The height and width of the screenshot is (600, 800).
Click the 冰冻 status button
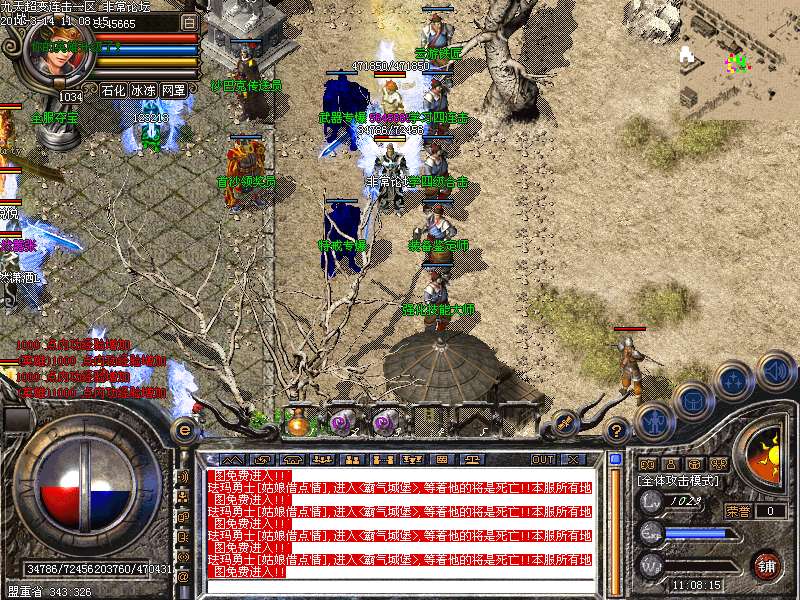tap(143, 90)
